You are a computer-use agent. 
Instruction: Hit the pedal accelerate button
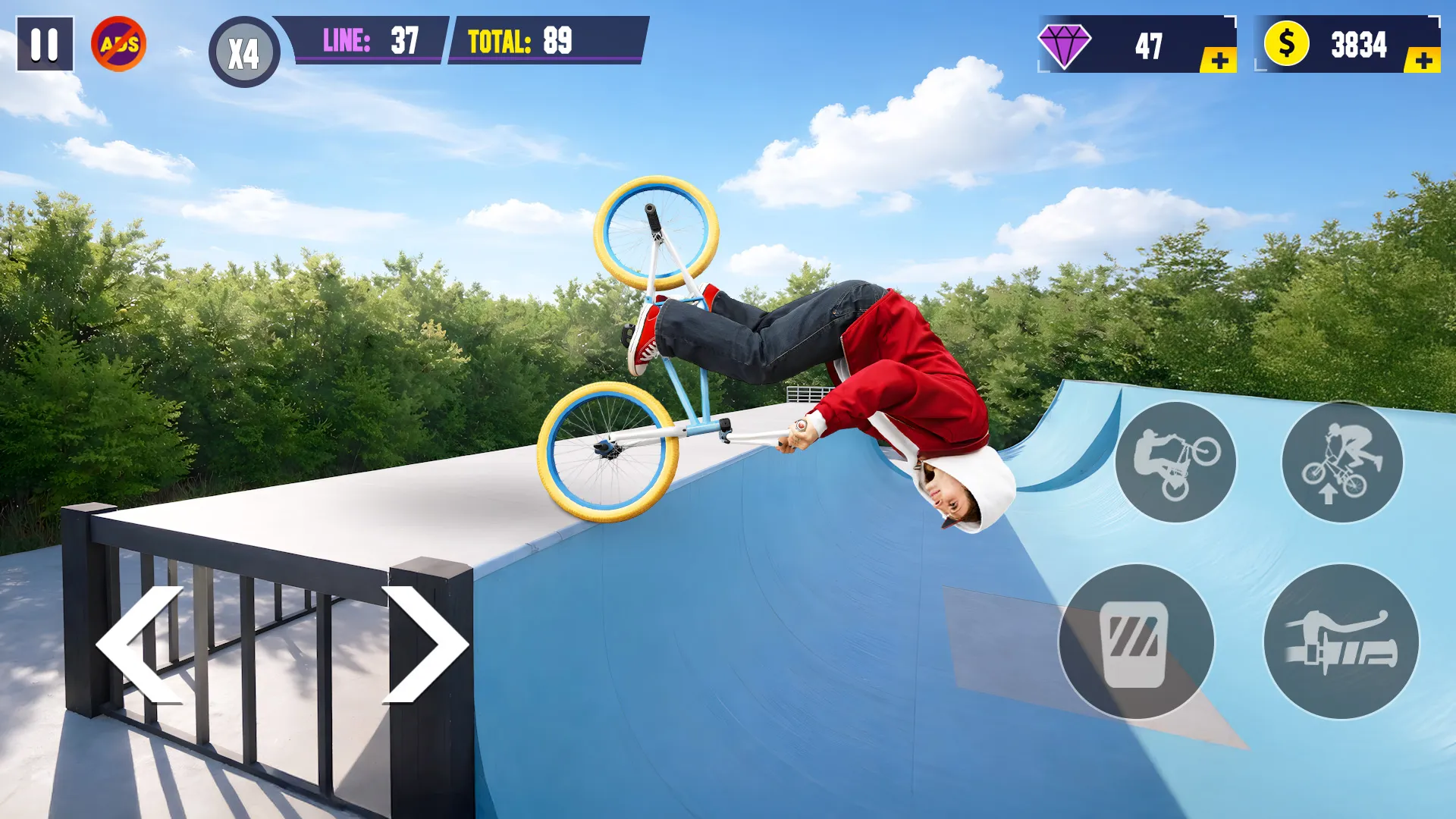1136,642
